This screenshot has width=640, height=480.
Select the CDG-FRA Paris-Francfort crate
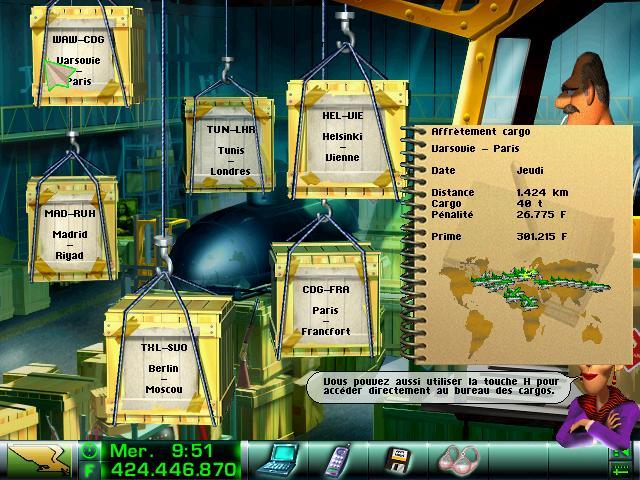(x=327, y=301)
